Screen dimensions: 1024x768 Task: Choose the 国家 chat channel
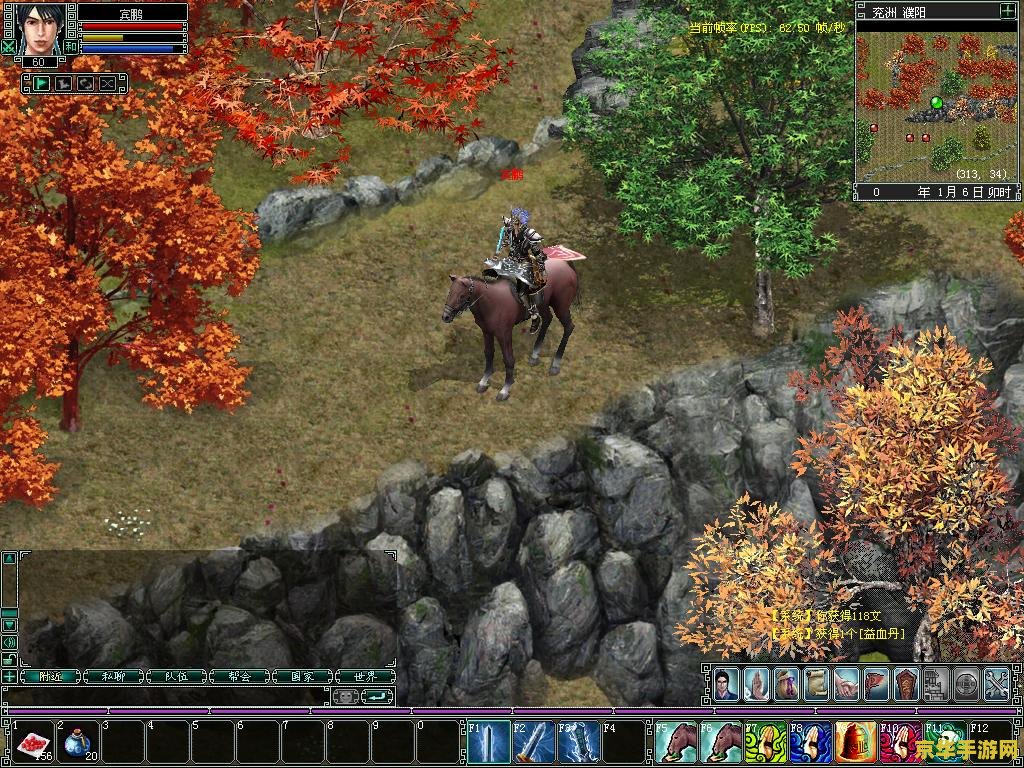coord(301,676)
